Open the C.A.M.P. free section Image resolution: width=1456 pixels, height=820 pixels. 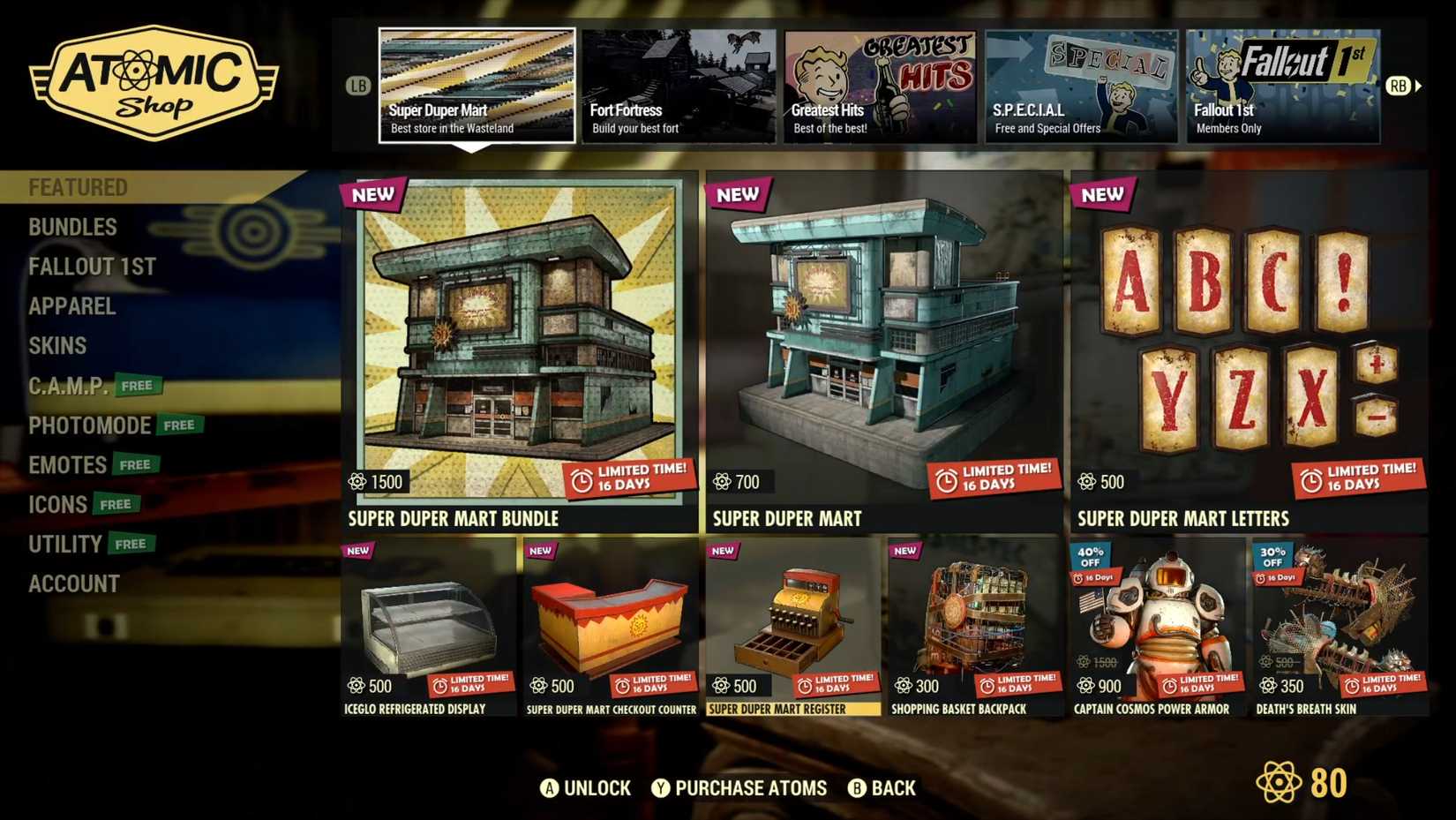68,386
